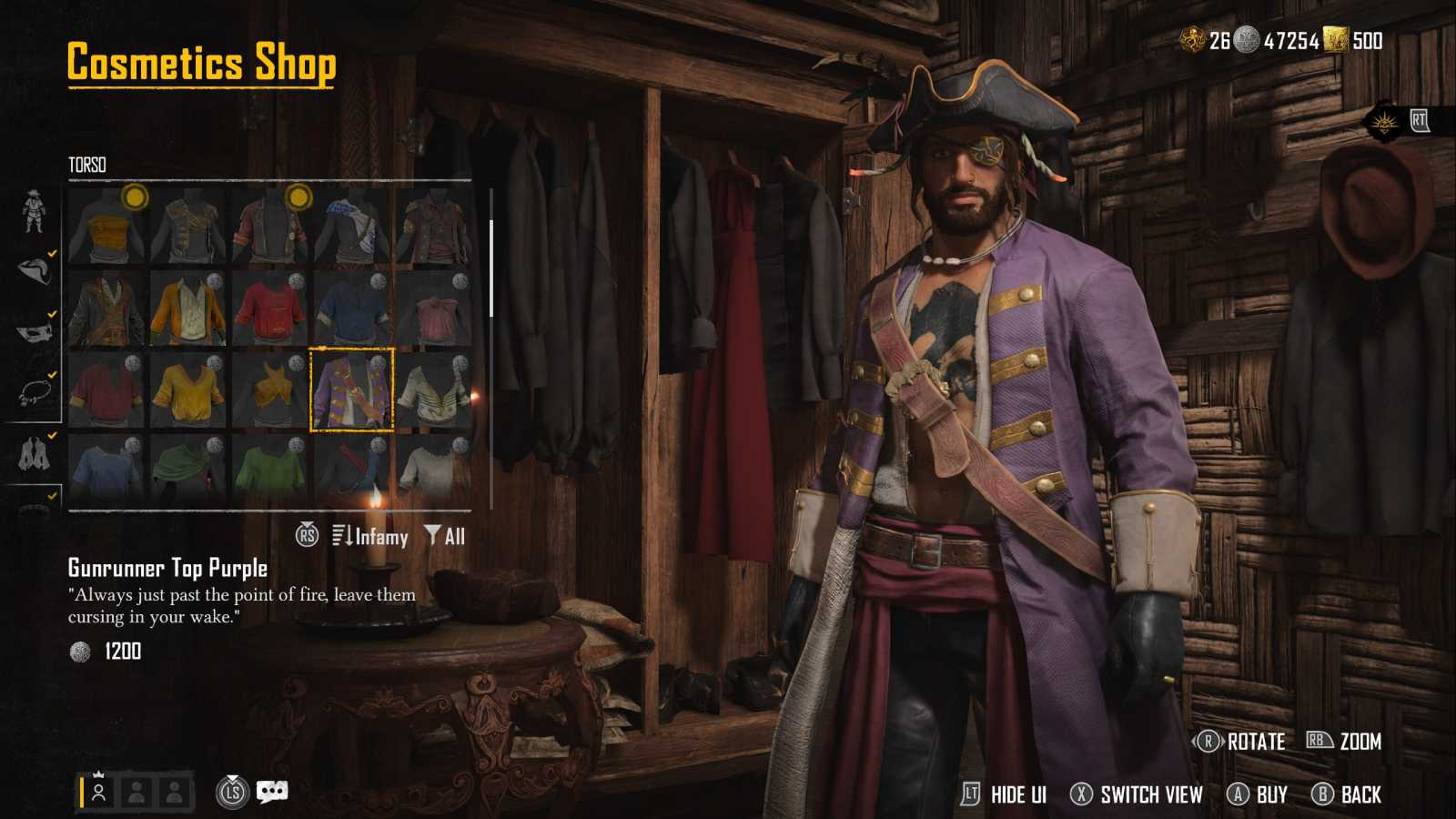Pick the yellow v-neck shirt
The width and height of the screenshot is (1456, 819).
point(188,389)
